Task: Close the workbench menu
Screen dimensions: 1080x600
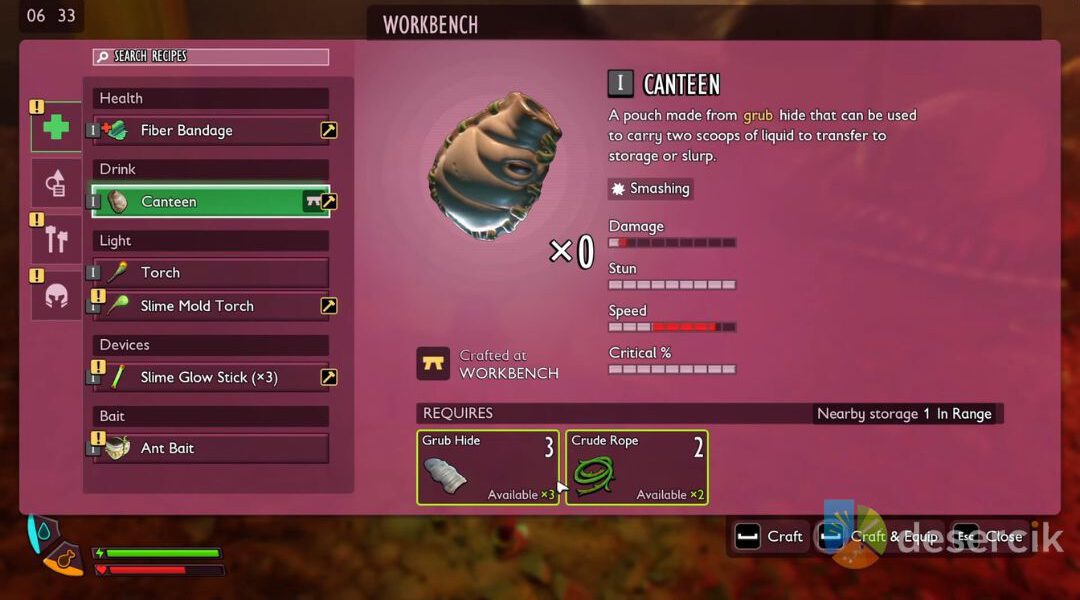Action: tap(992, 537)
